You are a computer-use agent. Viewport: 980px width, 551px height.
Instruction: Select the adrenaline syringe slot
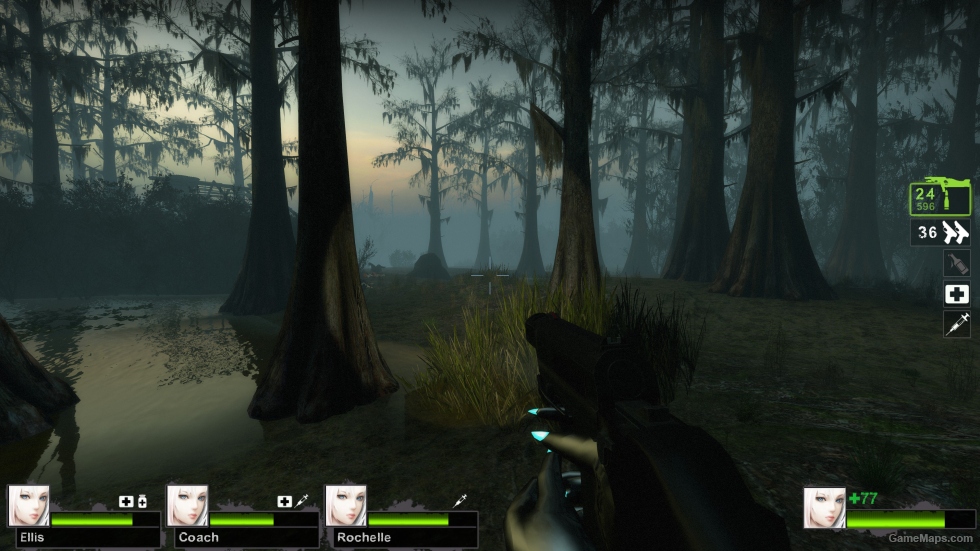click(957, 323)
